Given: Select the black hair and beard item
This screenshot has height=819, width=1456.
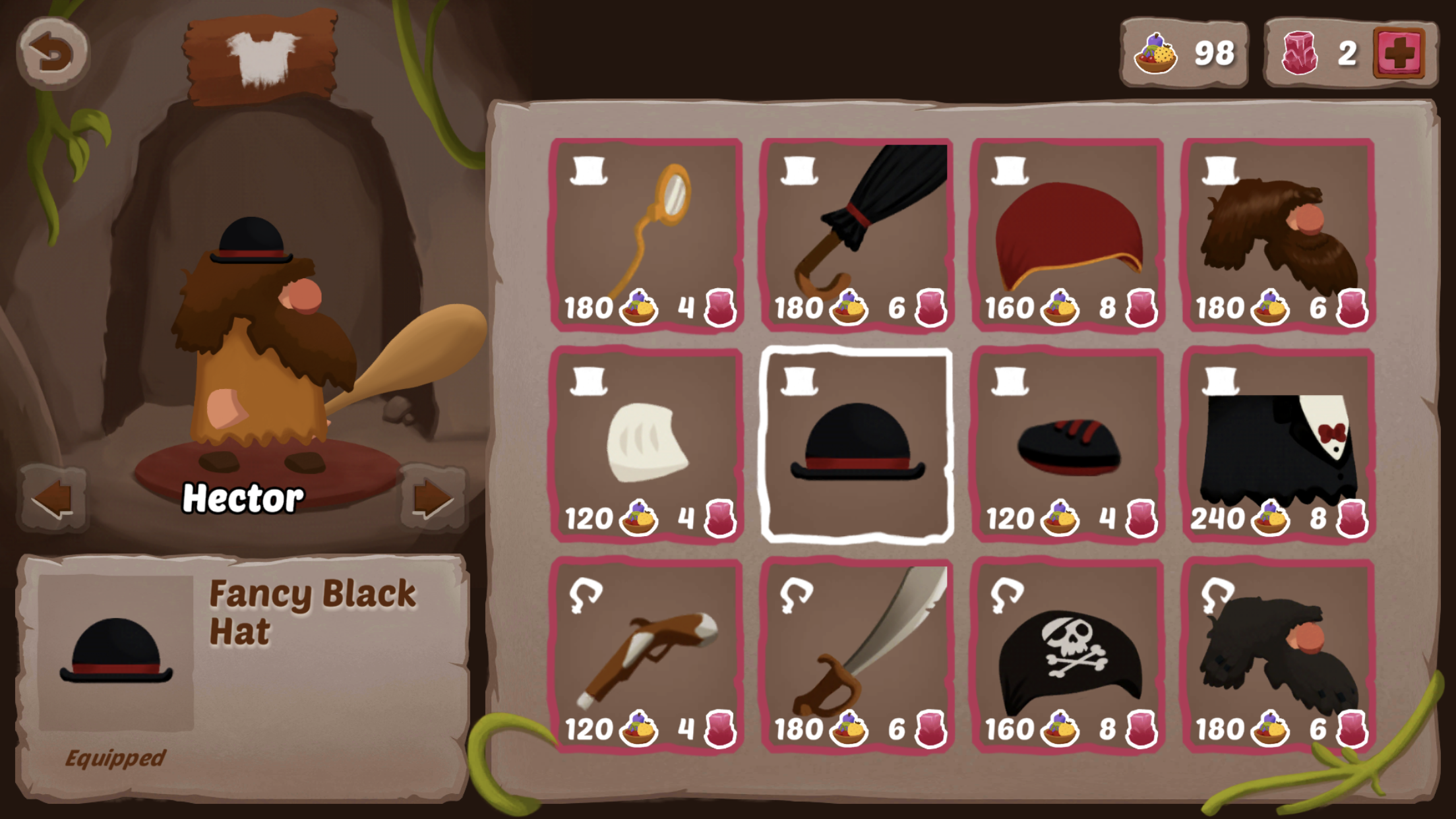Looking at the screenshot, I should coord(1279,656).
